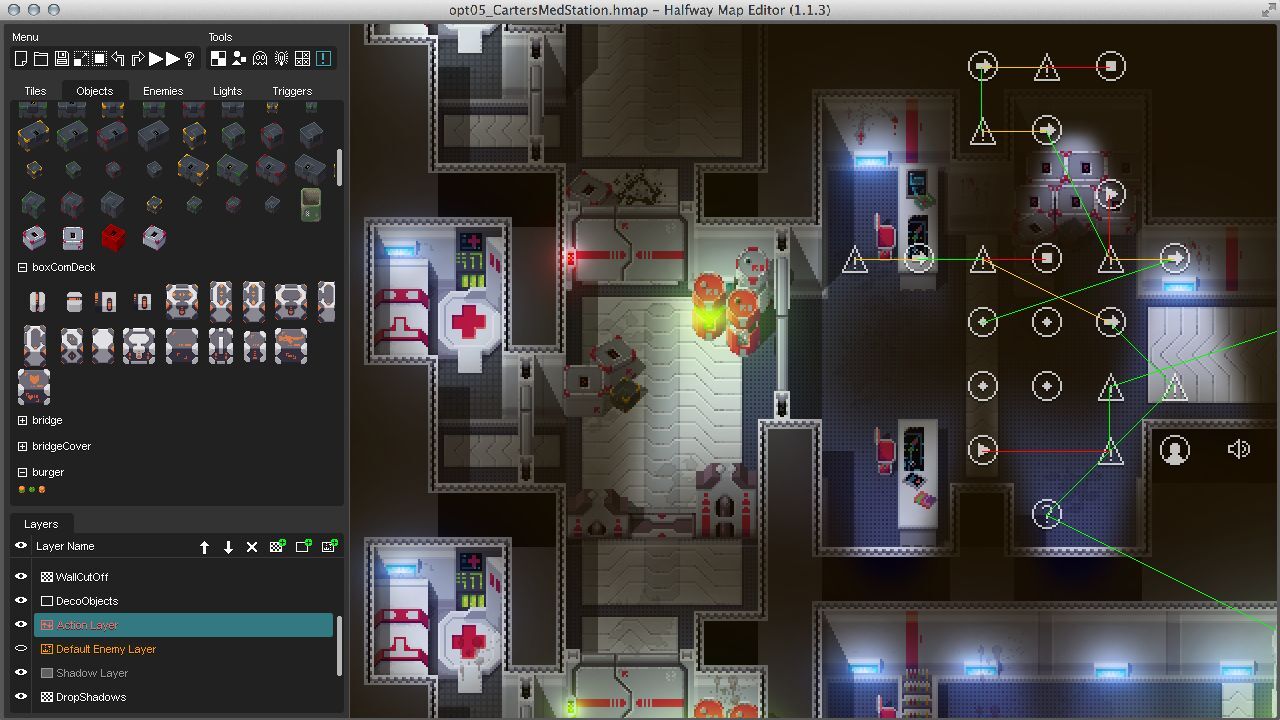The width and height of the screenshot is (1280, 720).
Task: Delete the selected layer with the X button
Action: (x=251, y=547)
